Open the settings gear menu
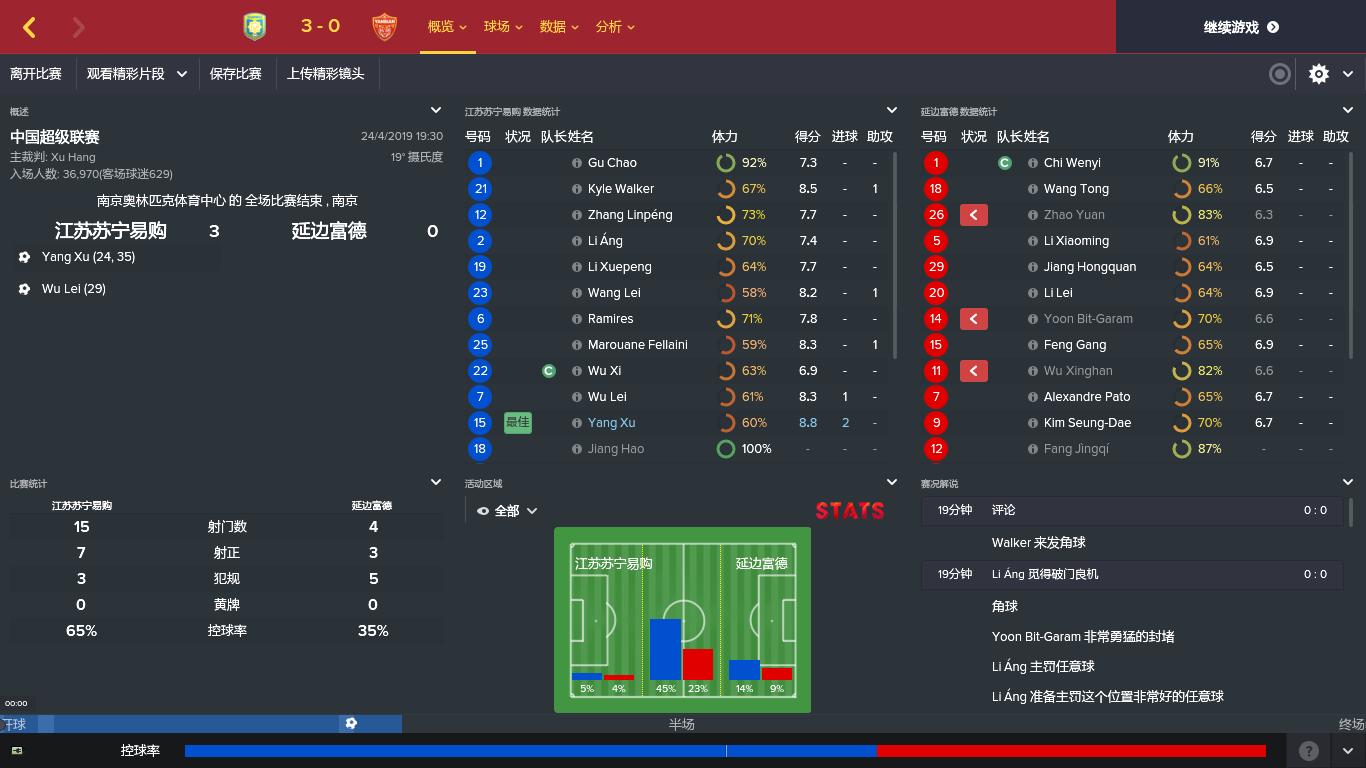Viewport: 1366px width, 768px height. click(x=1318, y=74)
